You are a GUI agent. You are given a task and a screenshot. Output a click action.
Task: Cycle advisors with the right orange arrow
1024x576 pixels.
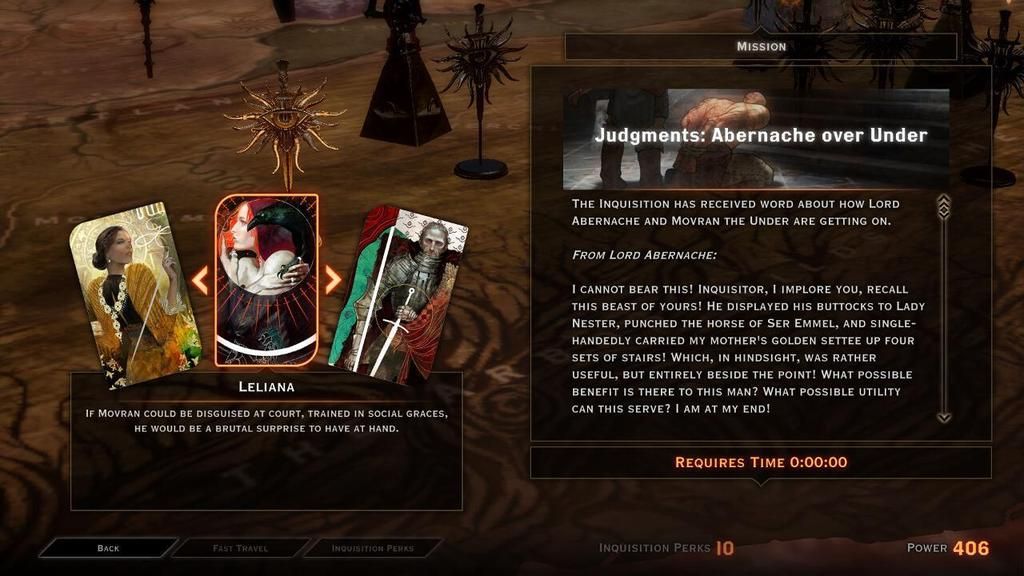[333, 280]
